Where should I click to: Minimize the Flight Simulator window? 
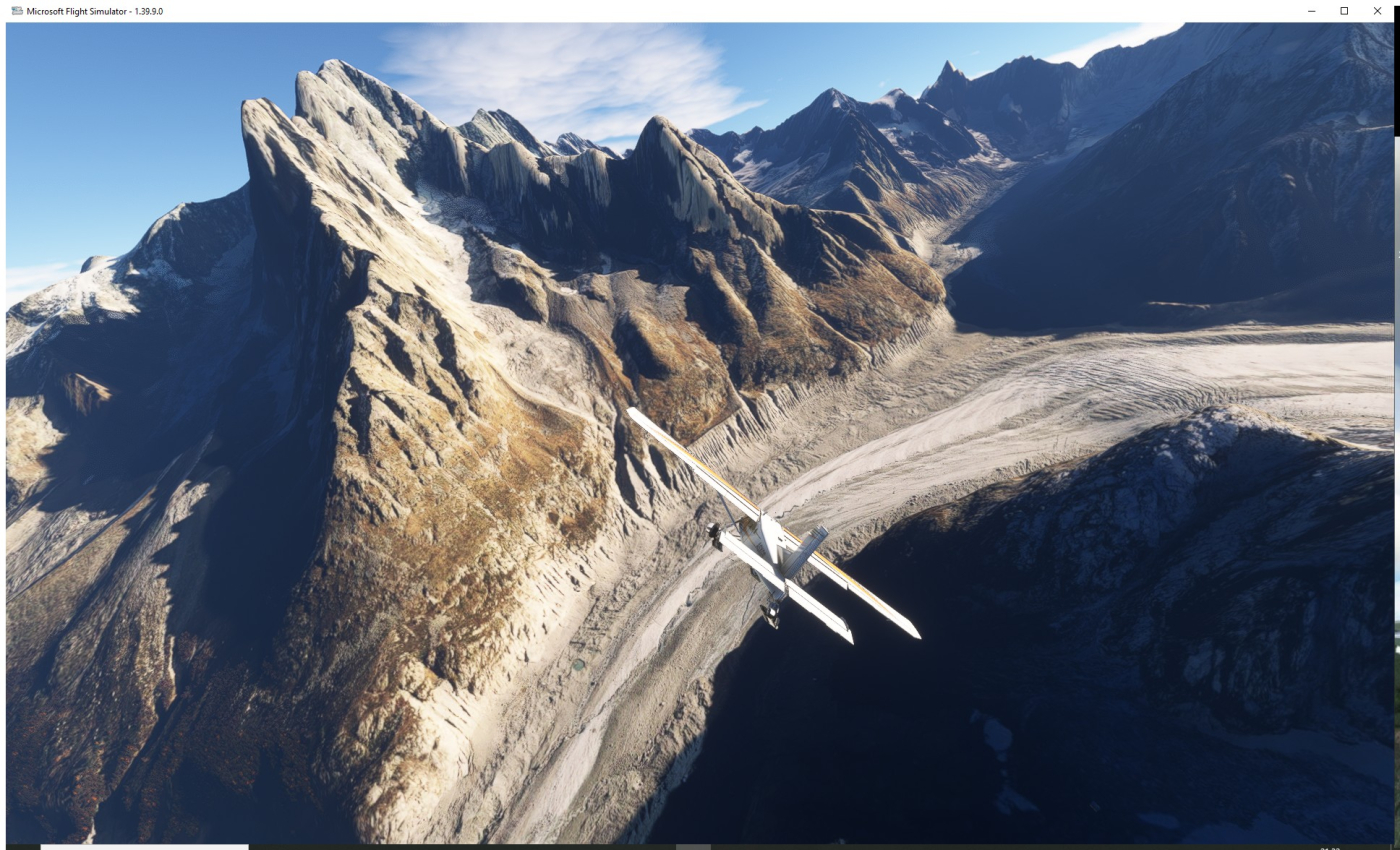tap(1311, 11)
